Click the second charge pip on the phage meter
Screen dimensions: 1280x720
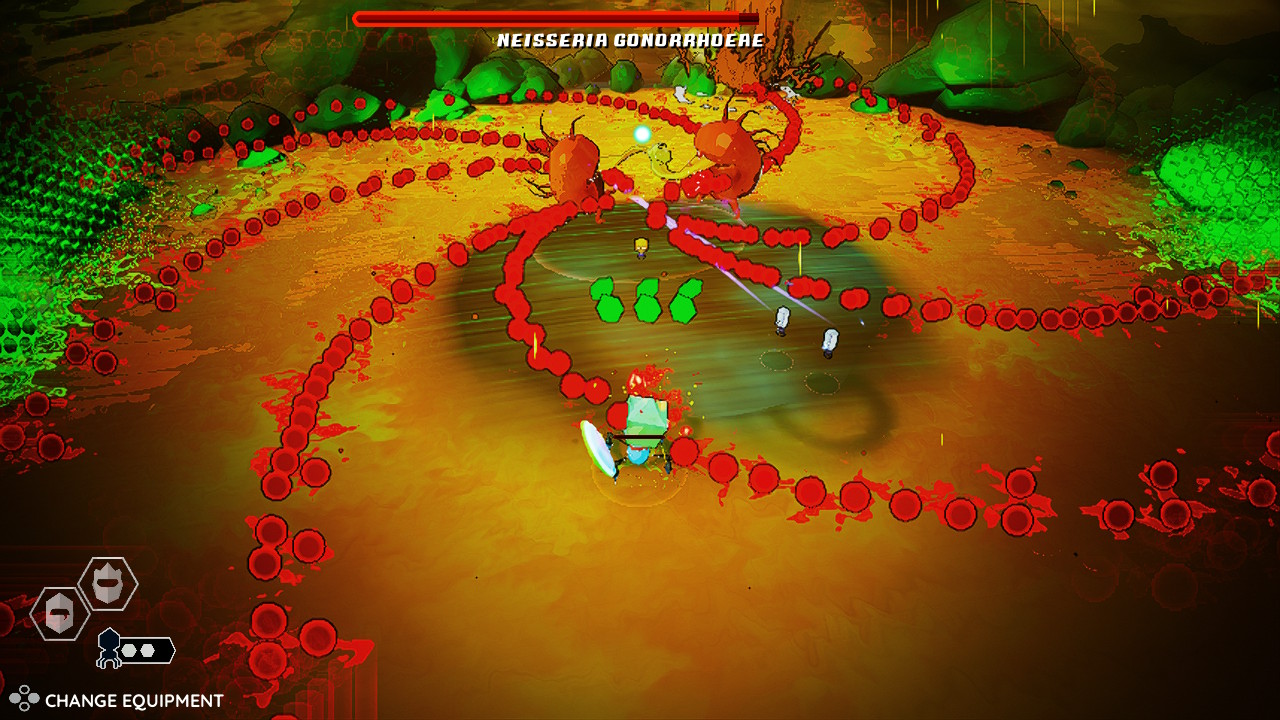(148, 650)
